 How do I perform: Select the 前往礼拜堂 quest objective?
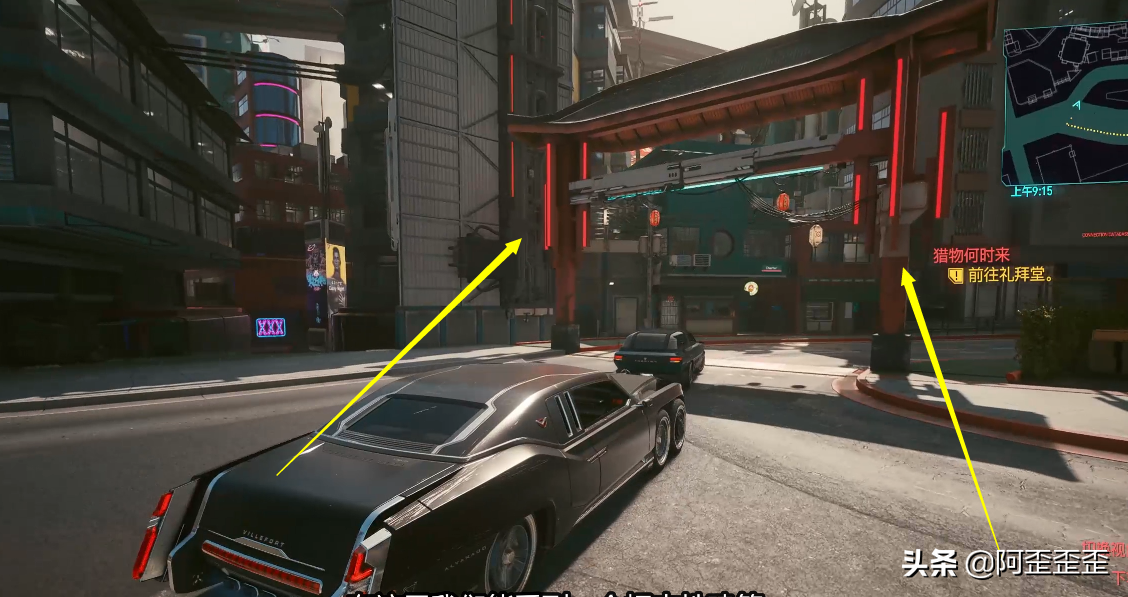coord(1010,275)
